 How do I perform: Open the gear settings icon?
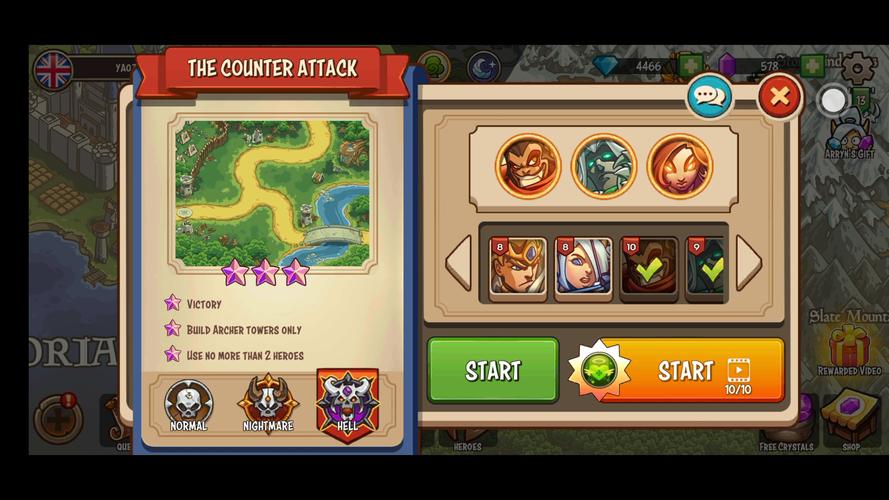tap(857, 68)
